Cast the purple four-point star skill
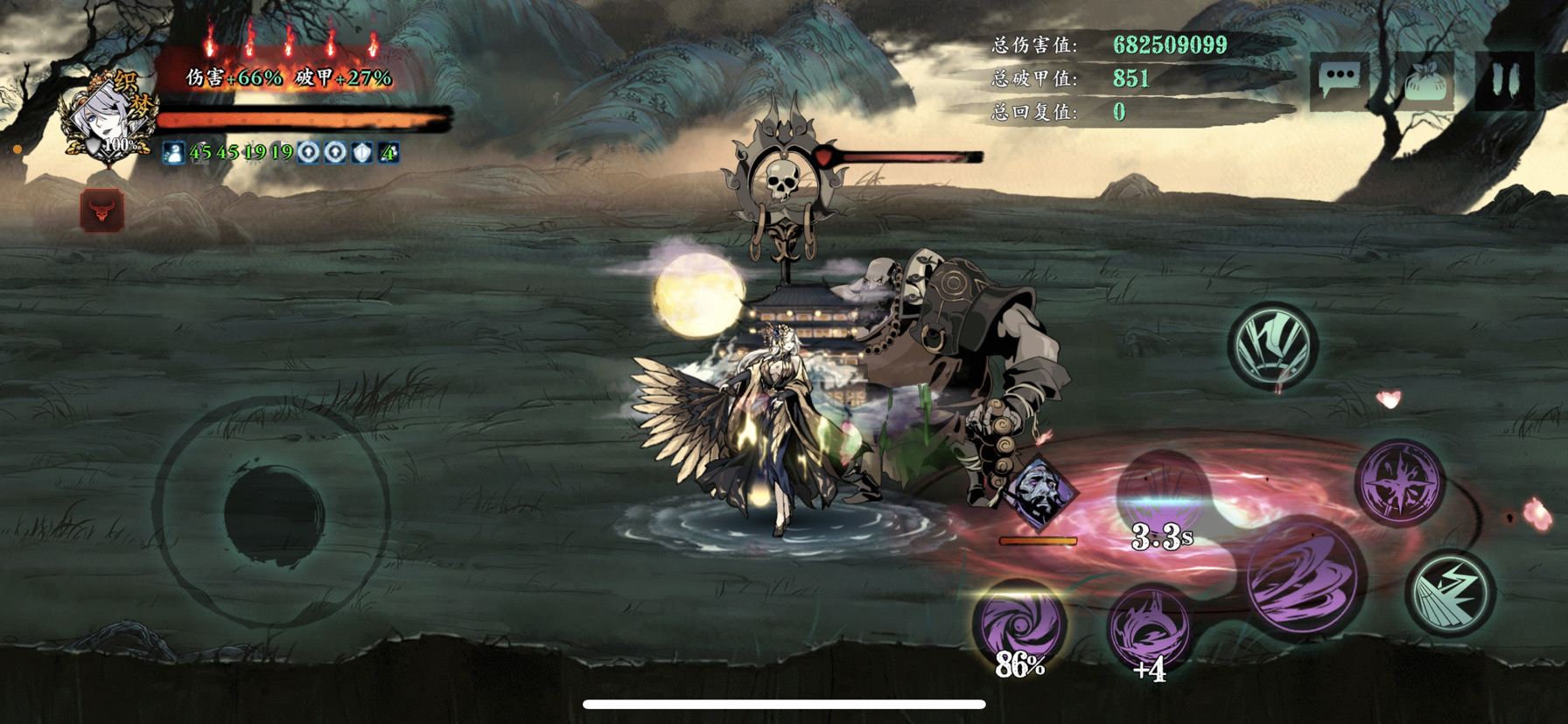 [x=1400, y=483]
